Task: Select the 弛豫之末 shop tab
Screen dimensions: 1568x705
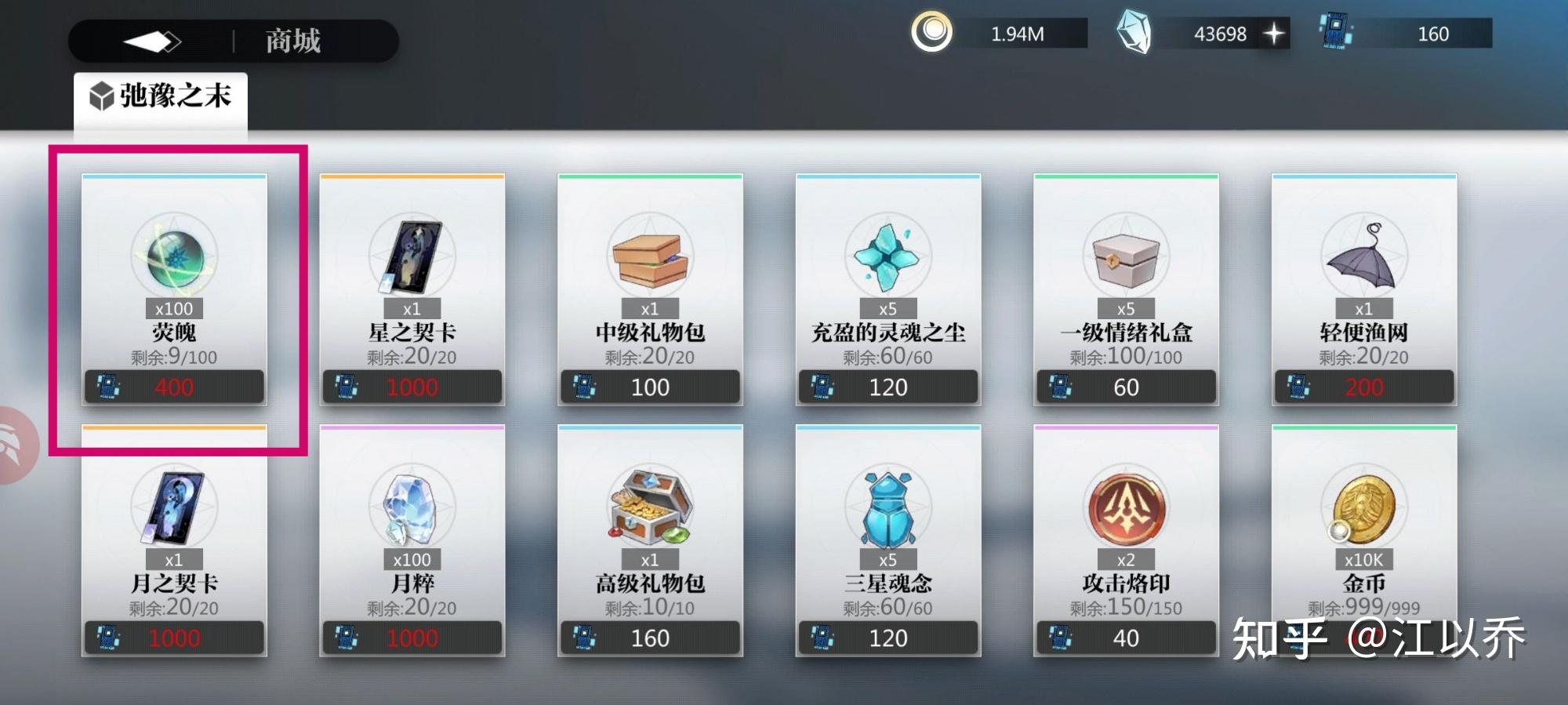Action: click(161, 97)
